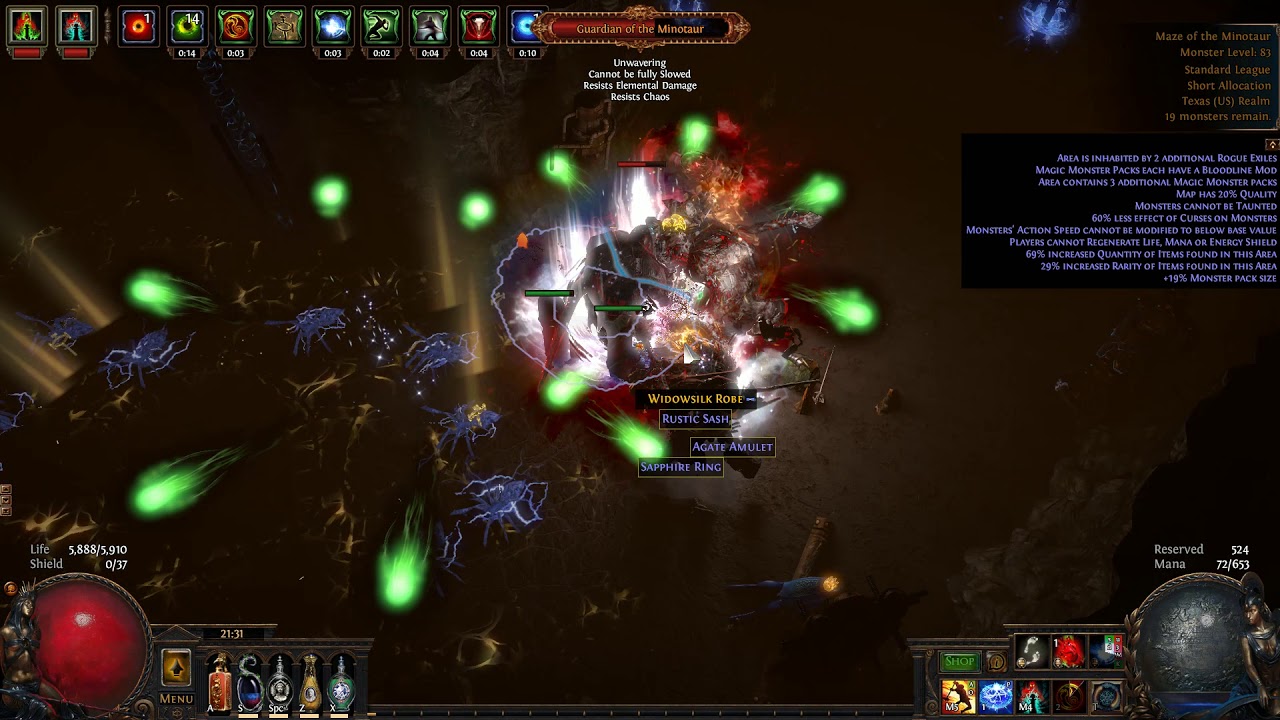Viewport: 1280px width, 720px height.
Task: Pick up the Widowsilk Robe item label
Action: click(695, 399)
